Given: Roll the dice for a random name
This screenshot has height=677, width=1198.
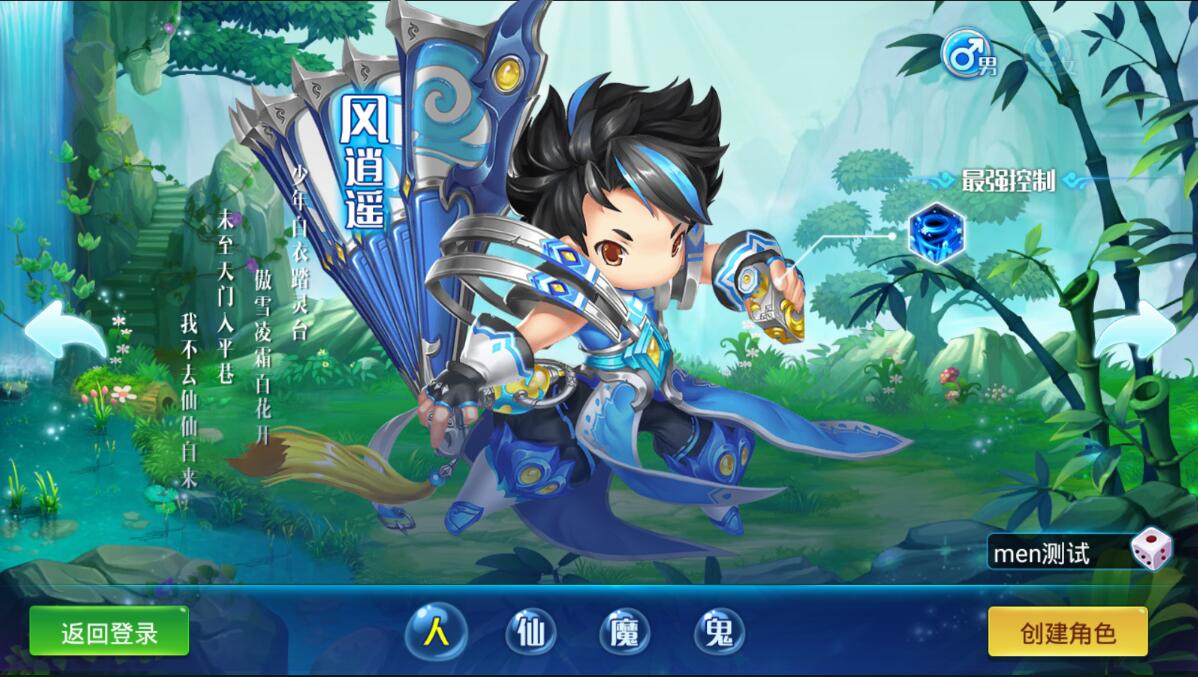Looking at the screenshot, I should 1151,551.
